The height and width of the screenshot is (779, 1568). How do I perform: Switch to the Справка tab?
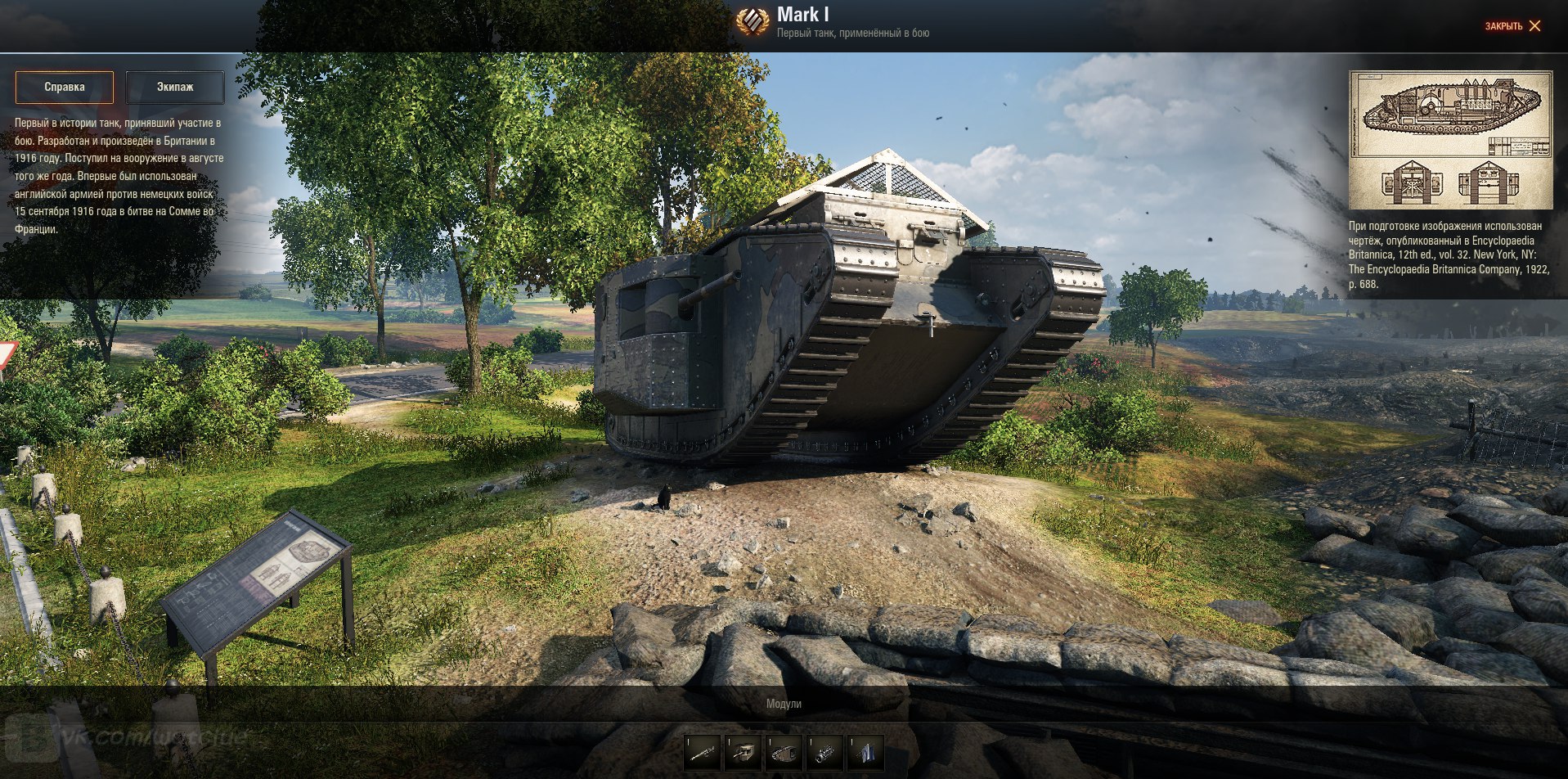tap(65, 88)
